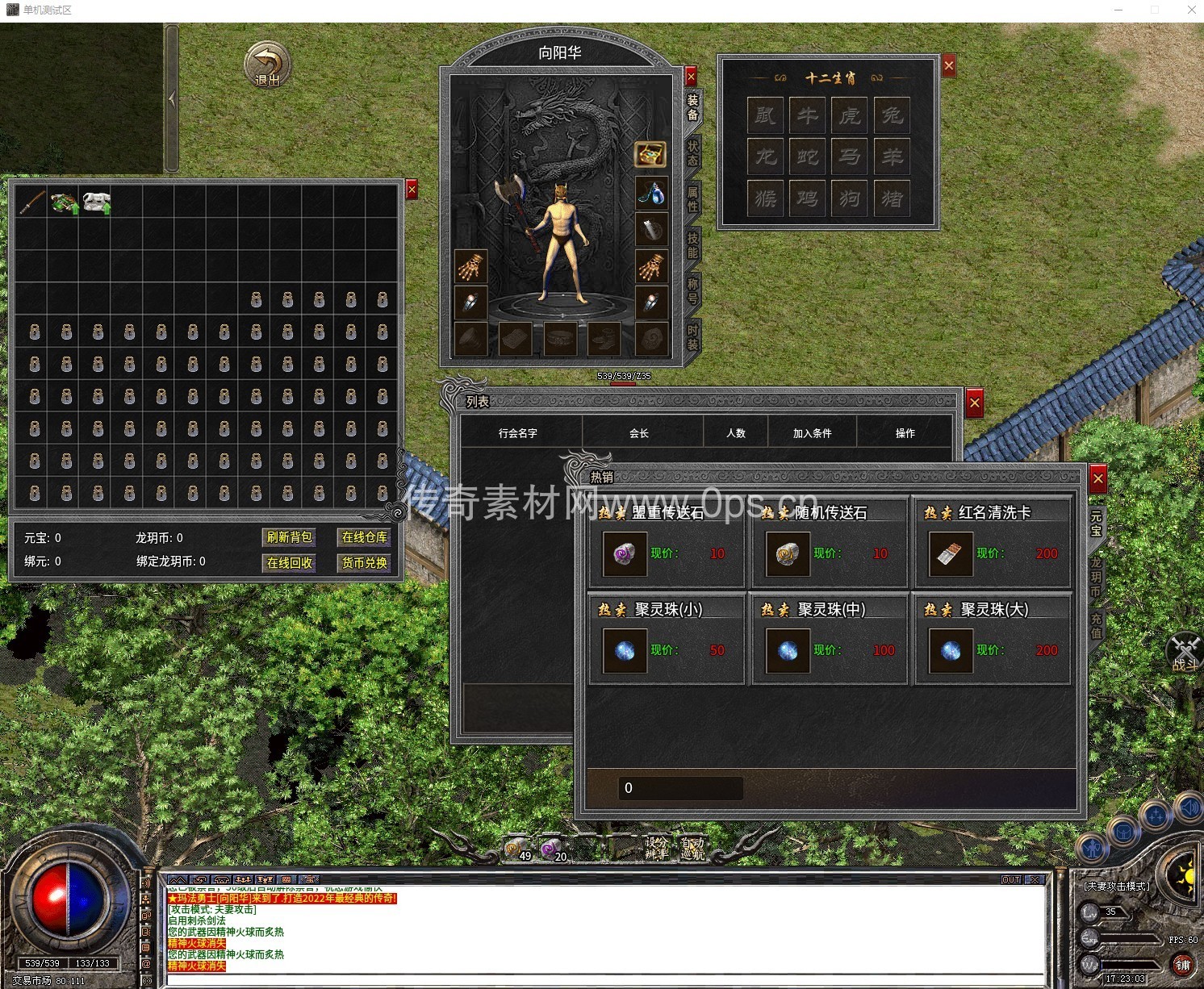1204x989 pixels.
Task: Close the game window
Action: point(1191,10)
